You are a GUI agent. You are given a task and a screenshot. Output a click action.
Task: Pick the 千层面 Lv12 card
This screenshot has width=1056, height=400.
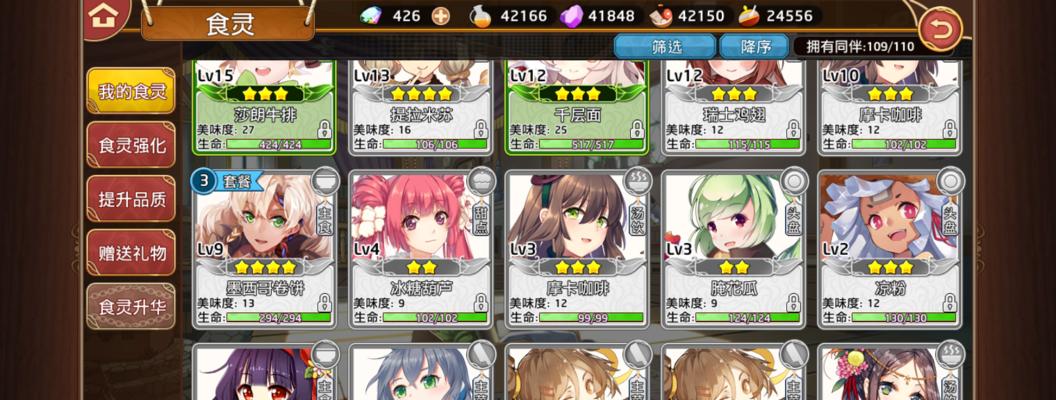576,105
